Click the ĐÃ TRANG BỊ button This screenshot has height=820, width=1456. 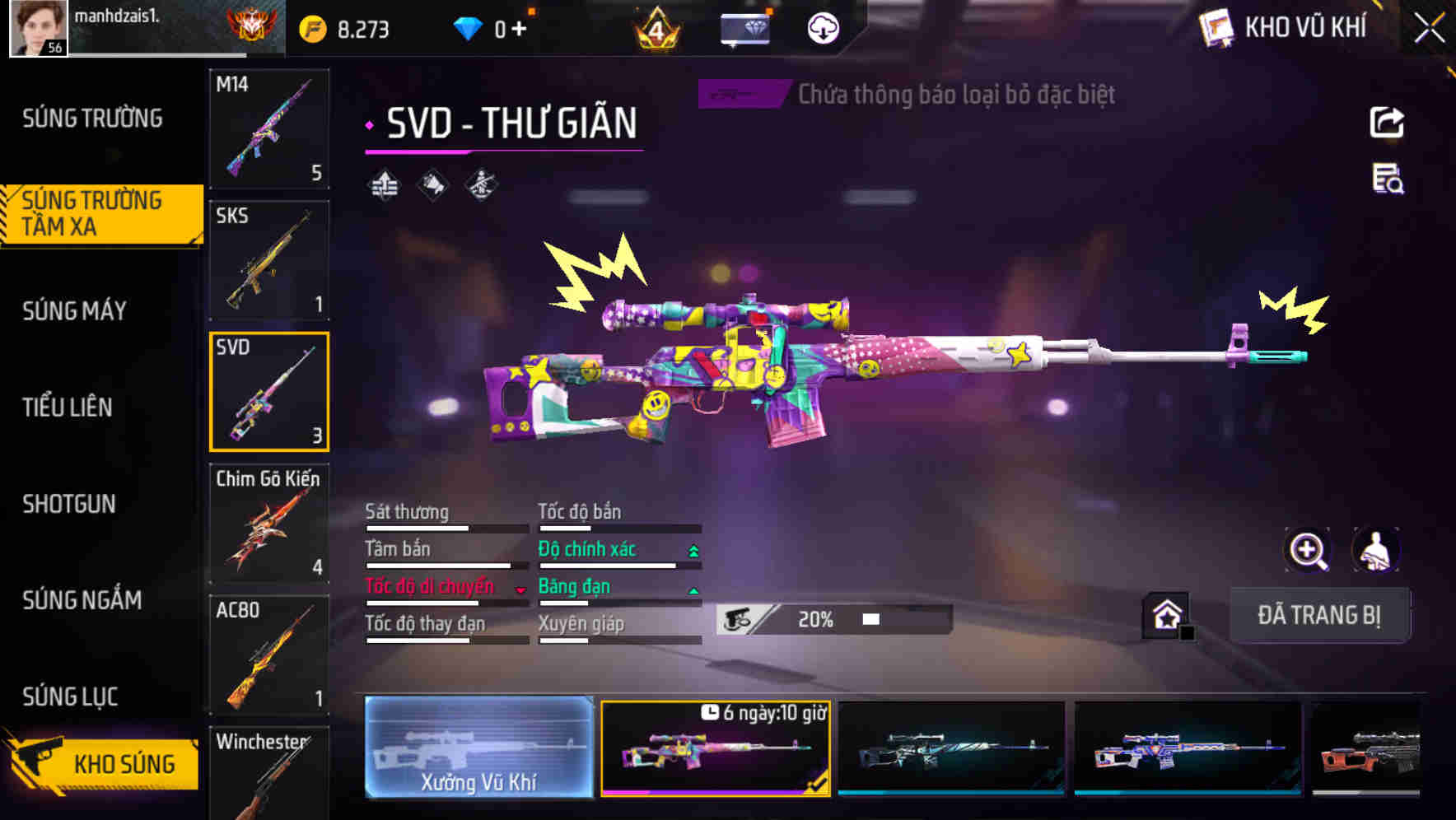(1320, 615)
